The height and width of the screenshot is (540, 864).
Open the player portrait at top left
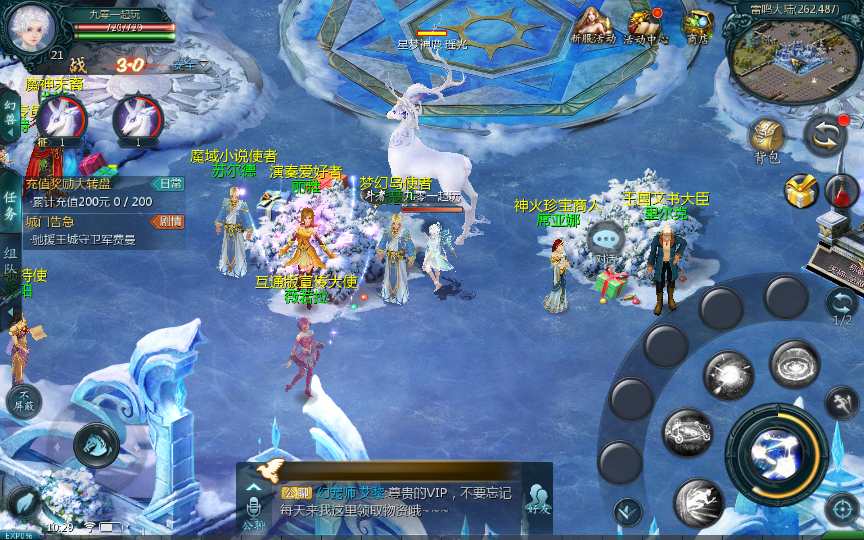27,27
